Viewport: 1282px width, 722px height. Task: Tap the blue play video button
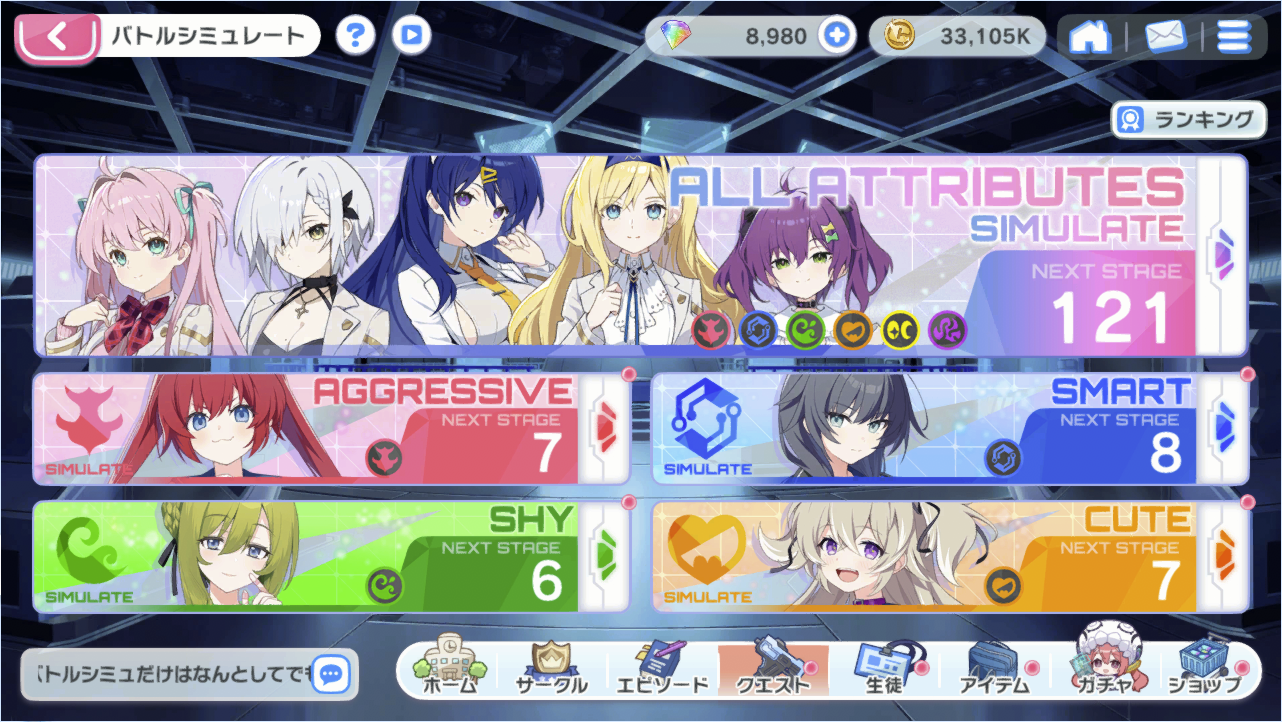411,37
